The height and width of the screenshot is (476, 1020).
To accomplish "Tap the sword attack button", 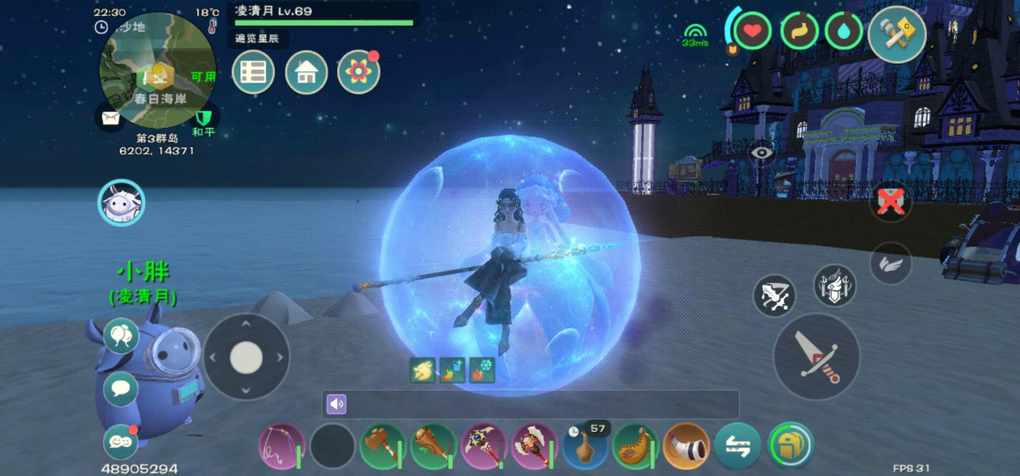I will [x=816, y=357].
